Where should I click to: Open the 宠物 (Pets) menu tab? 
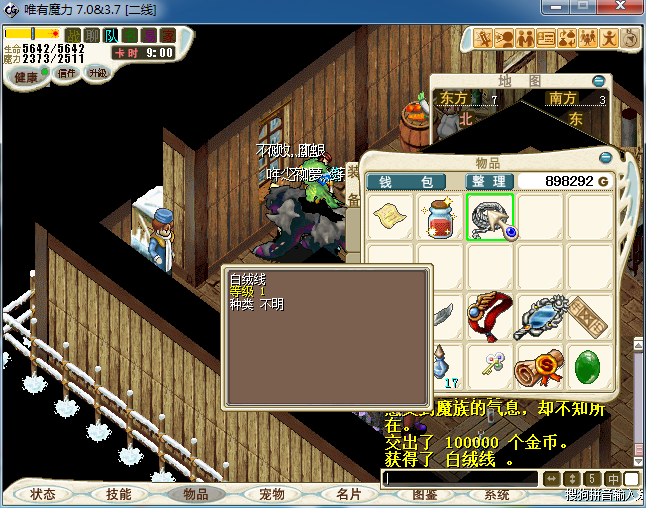click(271, 494)
